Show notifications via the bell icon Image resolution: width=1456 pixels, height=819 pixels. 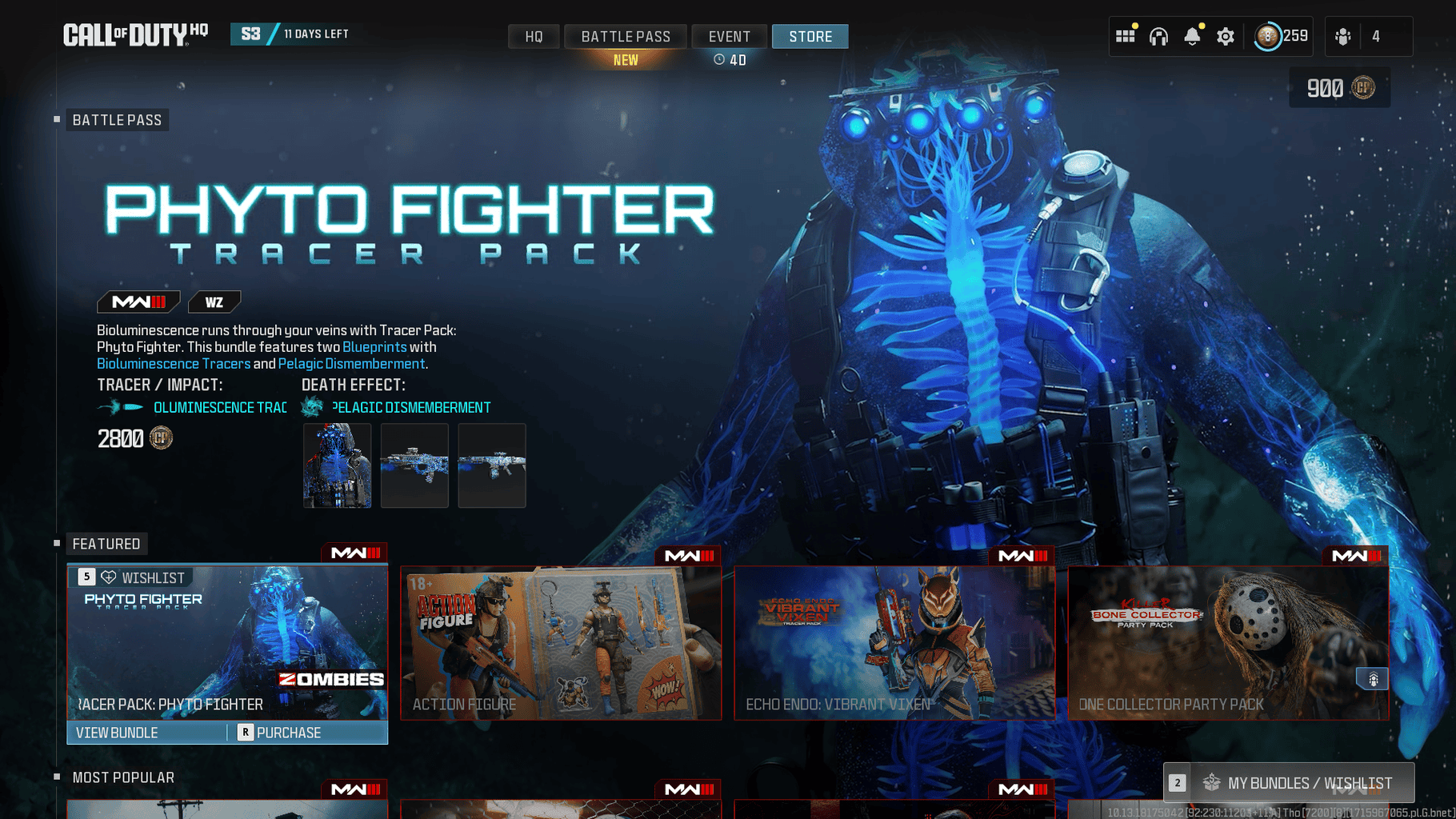pyautogui.click(x=1192, y=36)
